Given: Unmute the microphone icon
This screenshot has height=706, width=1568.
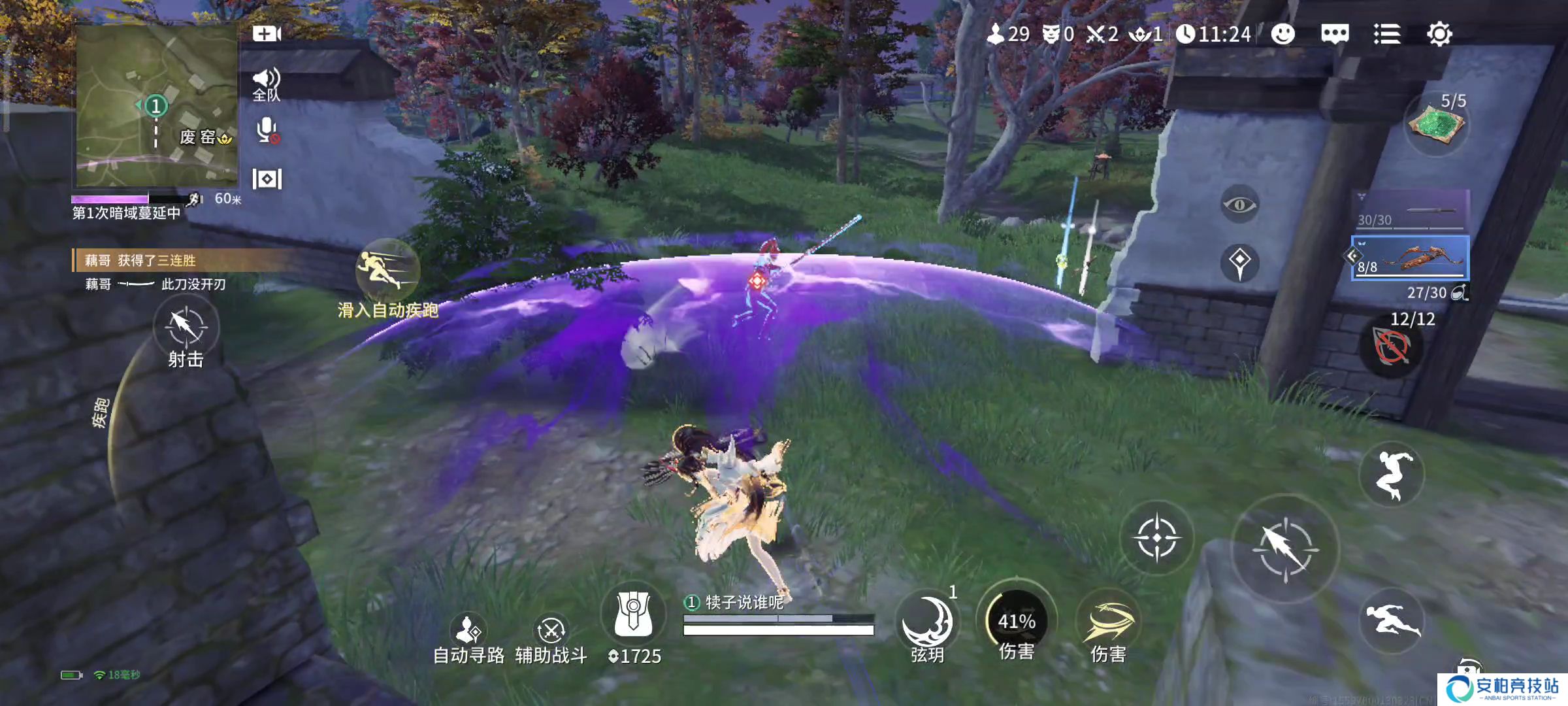Looking at the screenshot, I should pyautogui.click(x=267, y=131).
